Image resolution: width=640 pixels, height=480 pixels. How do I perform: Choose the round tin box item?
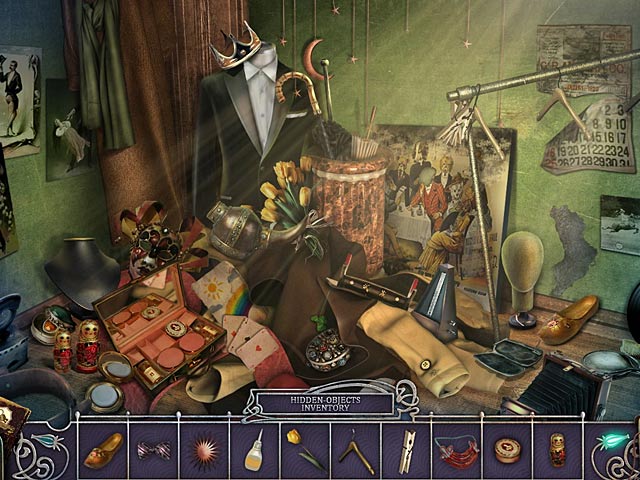pyautogui.click(x=507, y=450)
